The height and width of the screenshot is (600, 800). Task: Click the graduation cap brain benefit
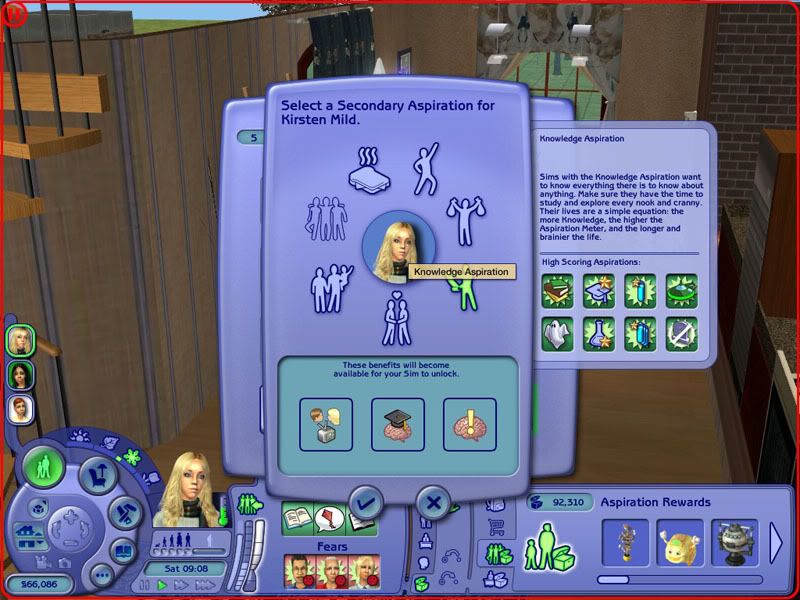[398, 423]
